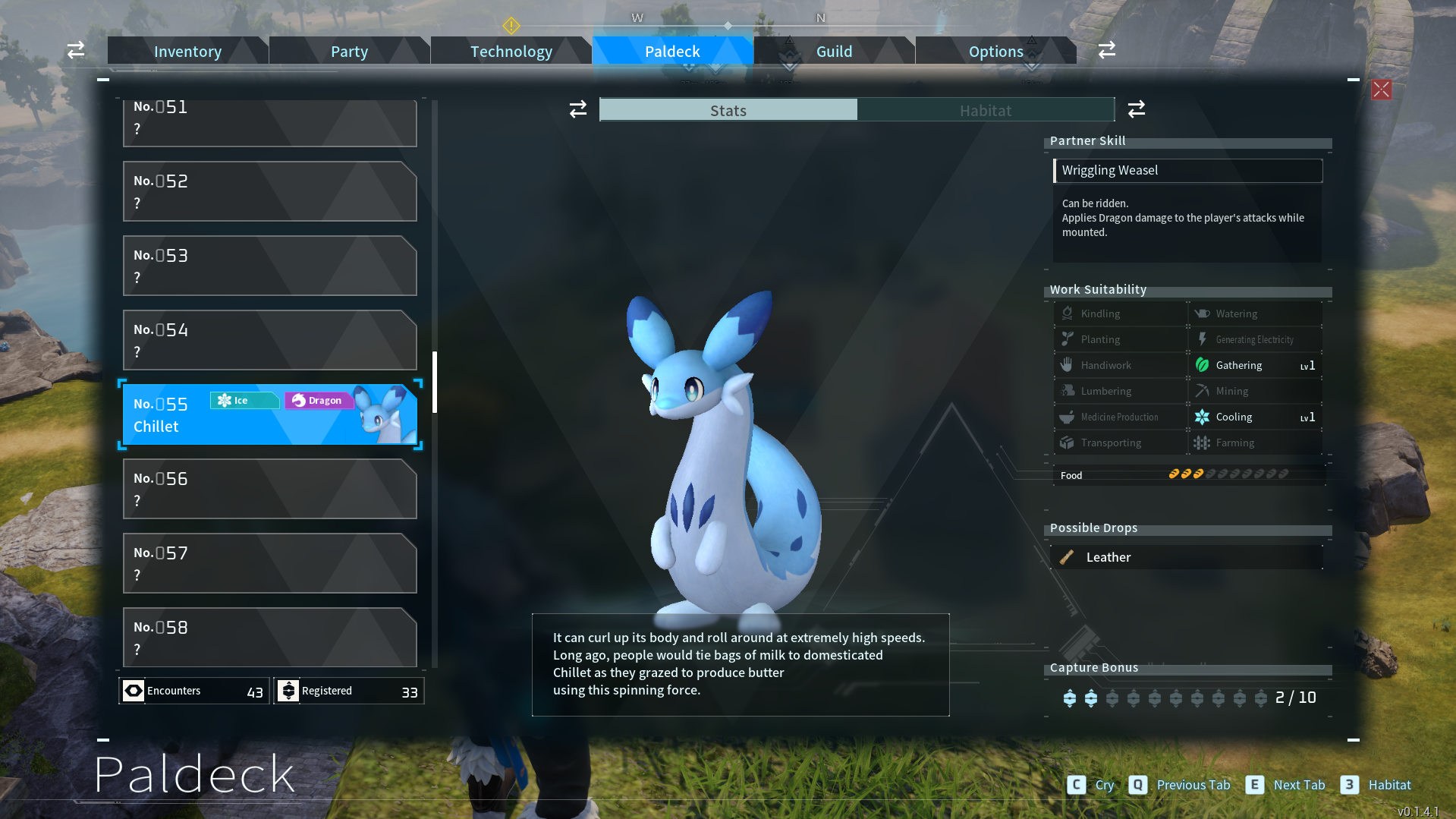This screenshot has height=819, width=1456.
Task: Select Paldeck entry No. 053
Action: (x=269, y=266)
